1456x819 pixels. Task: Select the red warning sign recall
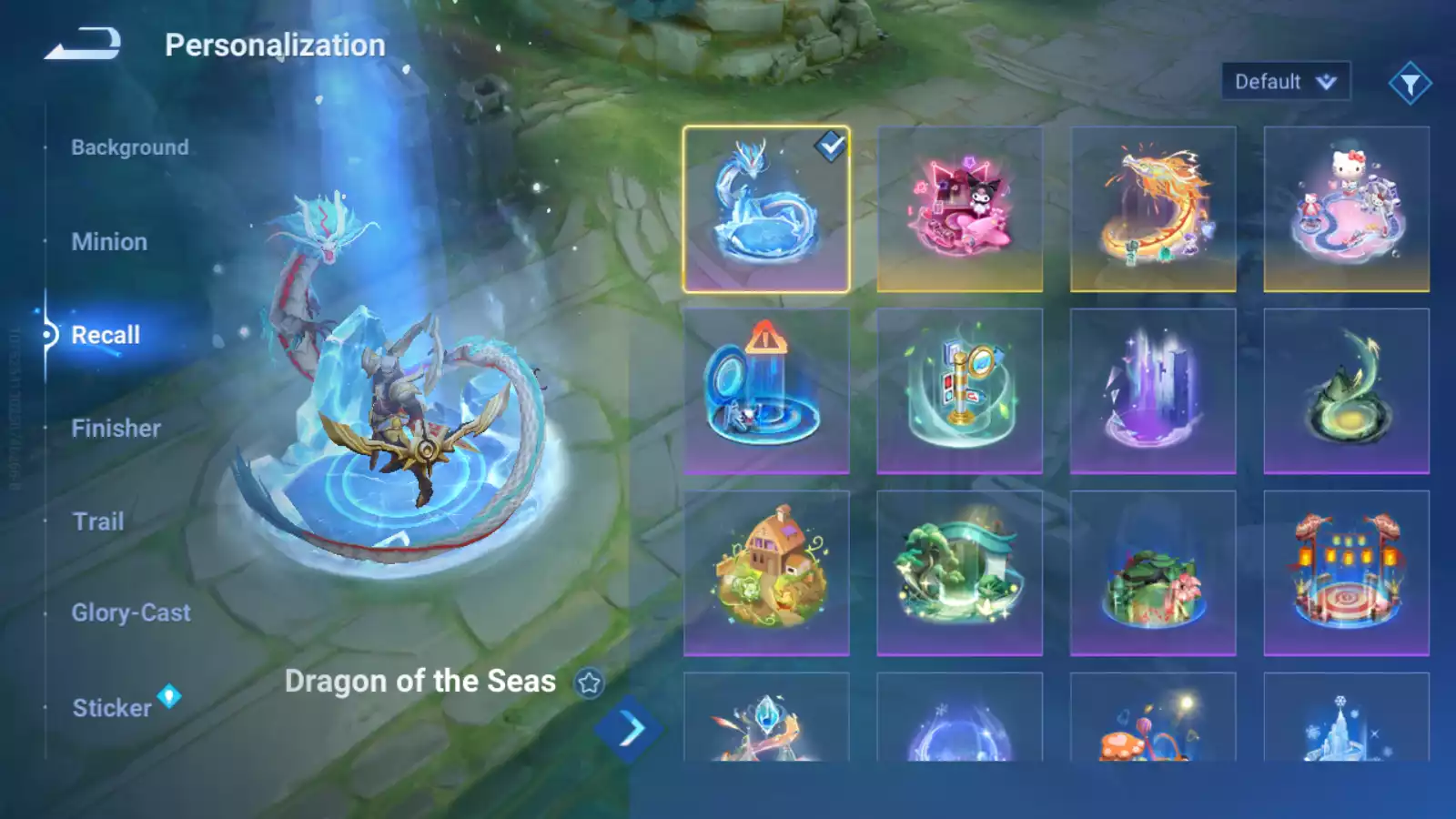[766, 391]
